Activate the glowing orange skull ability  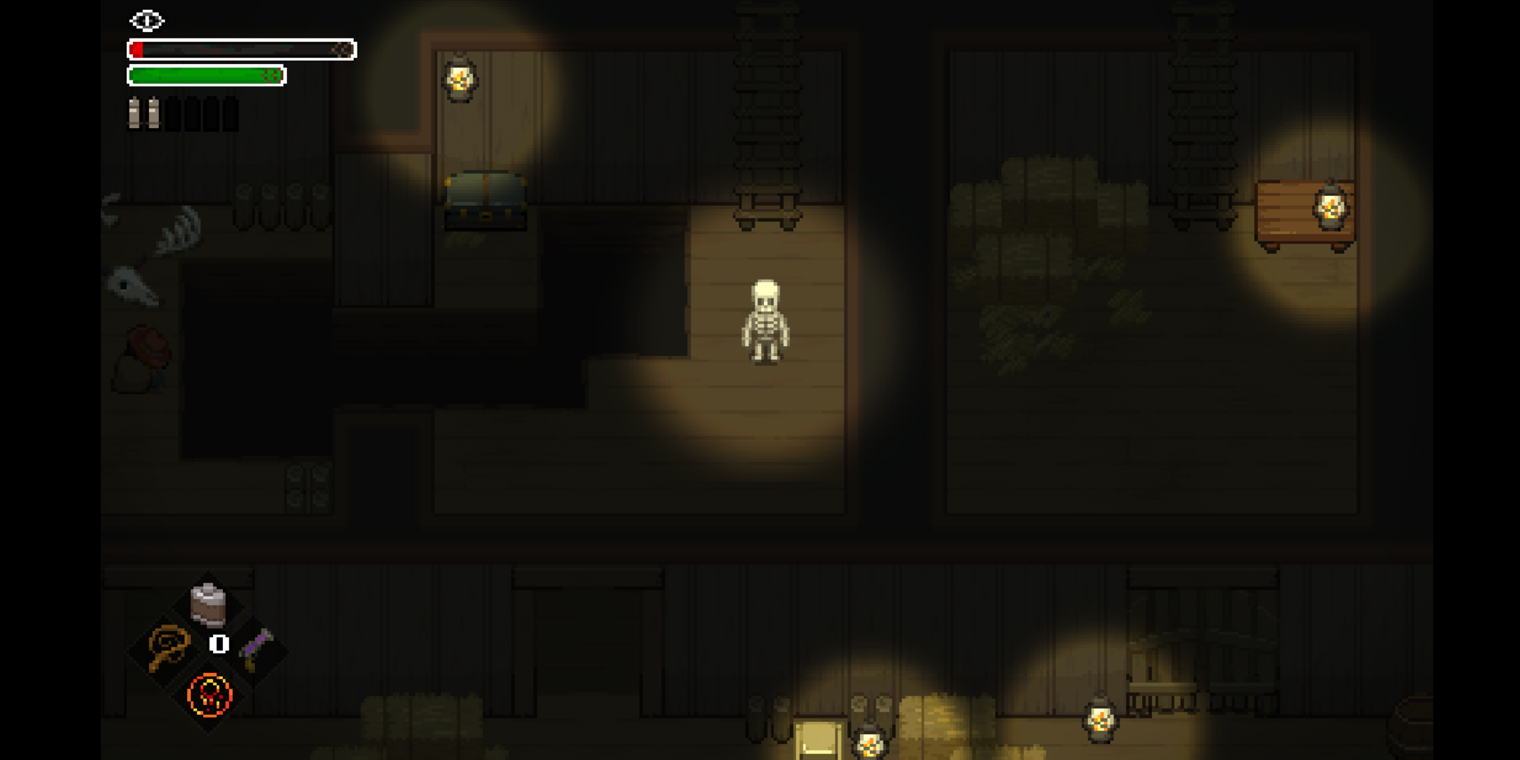pos(209,694)
